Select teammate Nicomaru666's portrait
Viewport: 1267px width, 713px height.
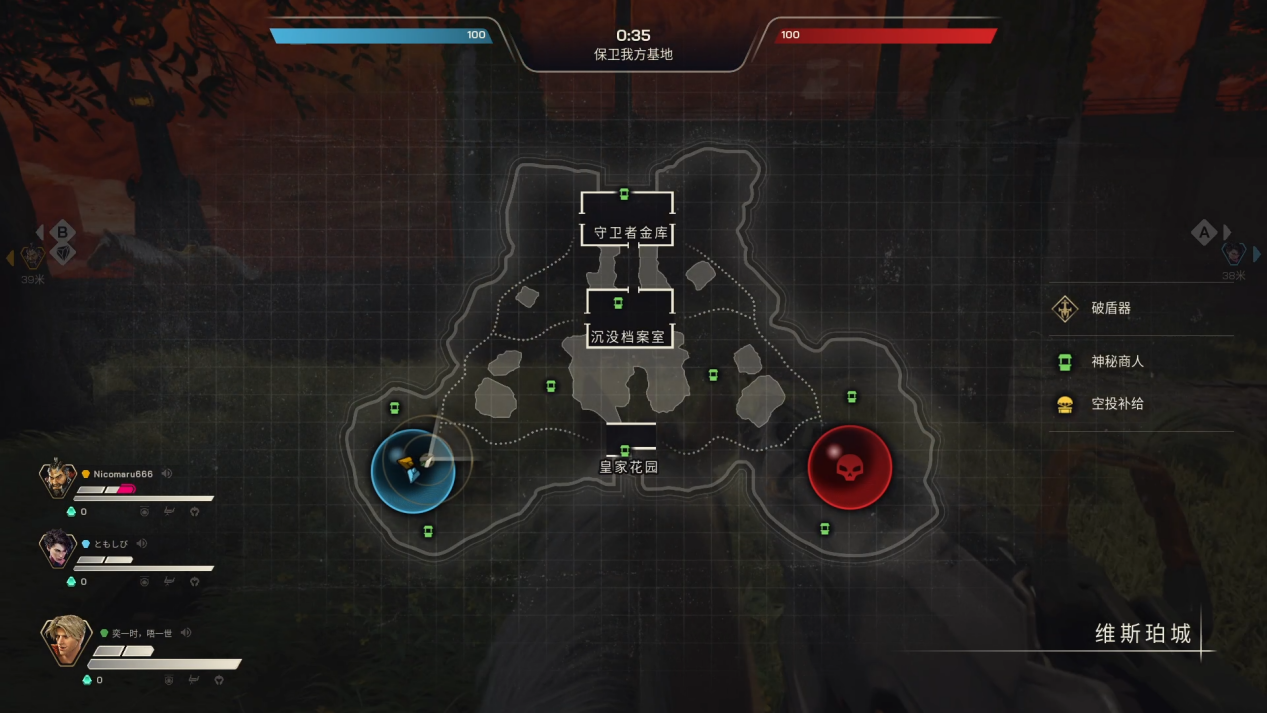[x=58, y=480]
